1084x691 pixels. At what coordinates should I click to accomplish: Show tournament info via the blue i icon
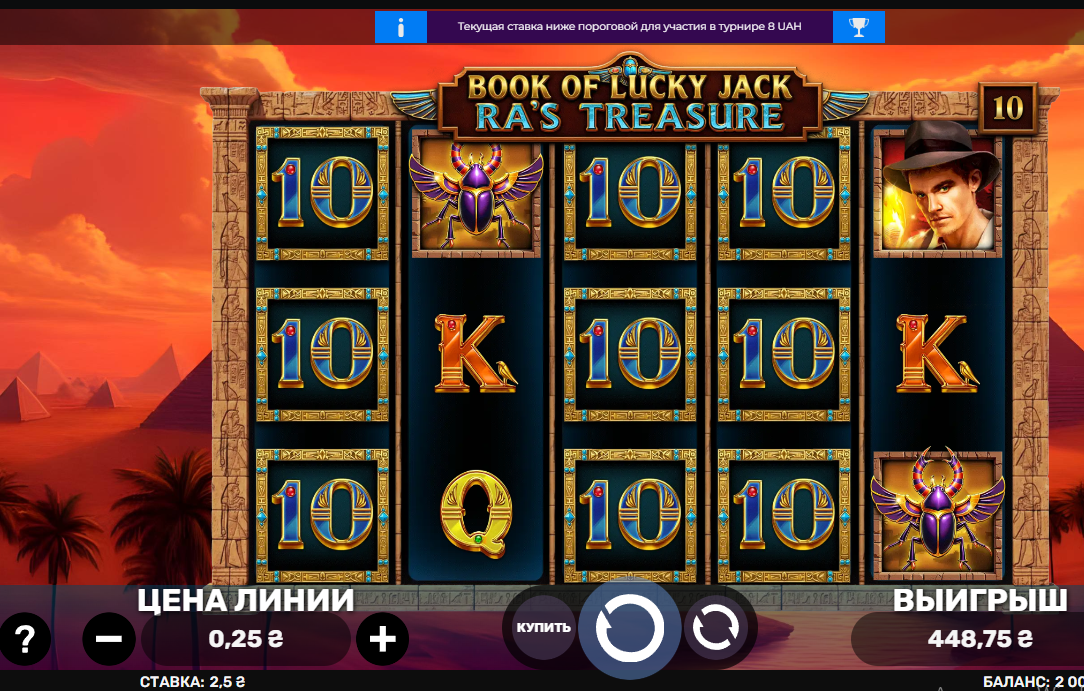point(401,27)
